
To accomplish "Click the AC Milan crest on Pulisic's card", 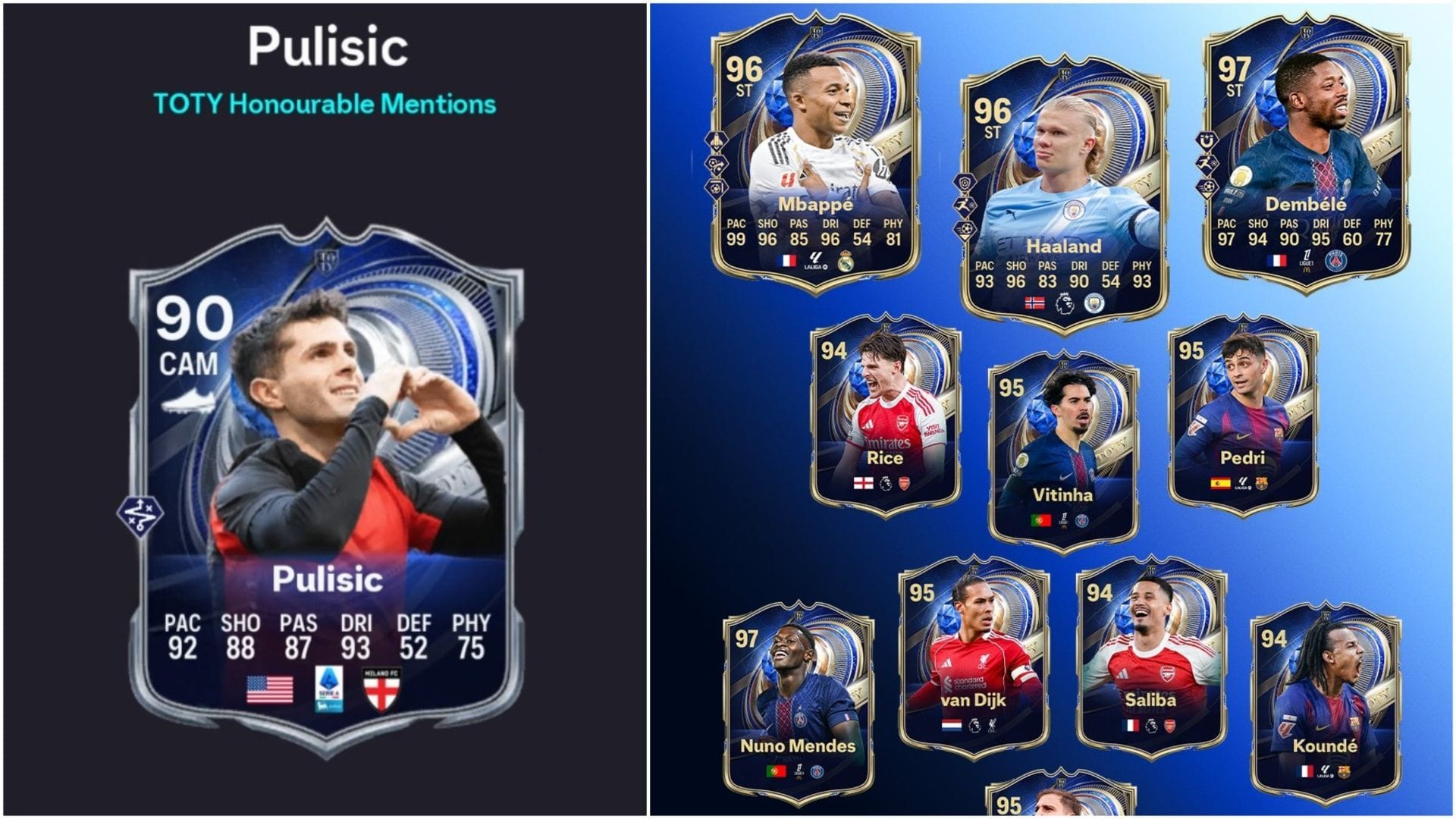I will point(381,688).
